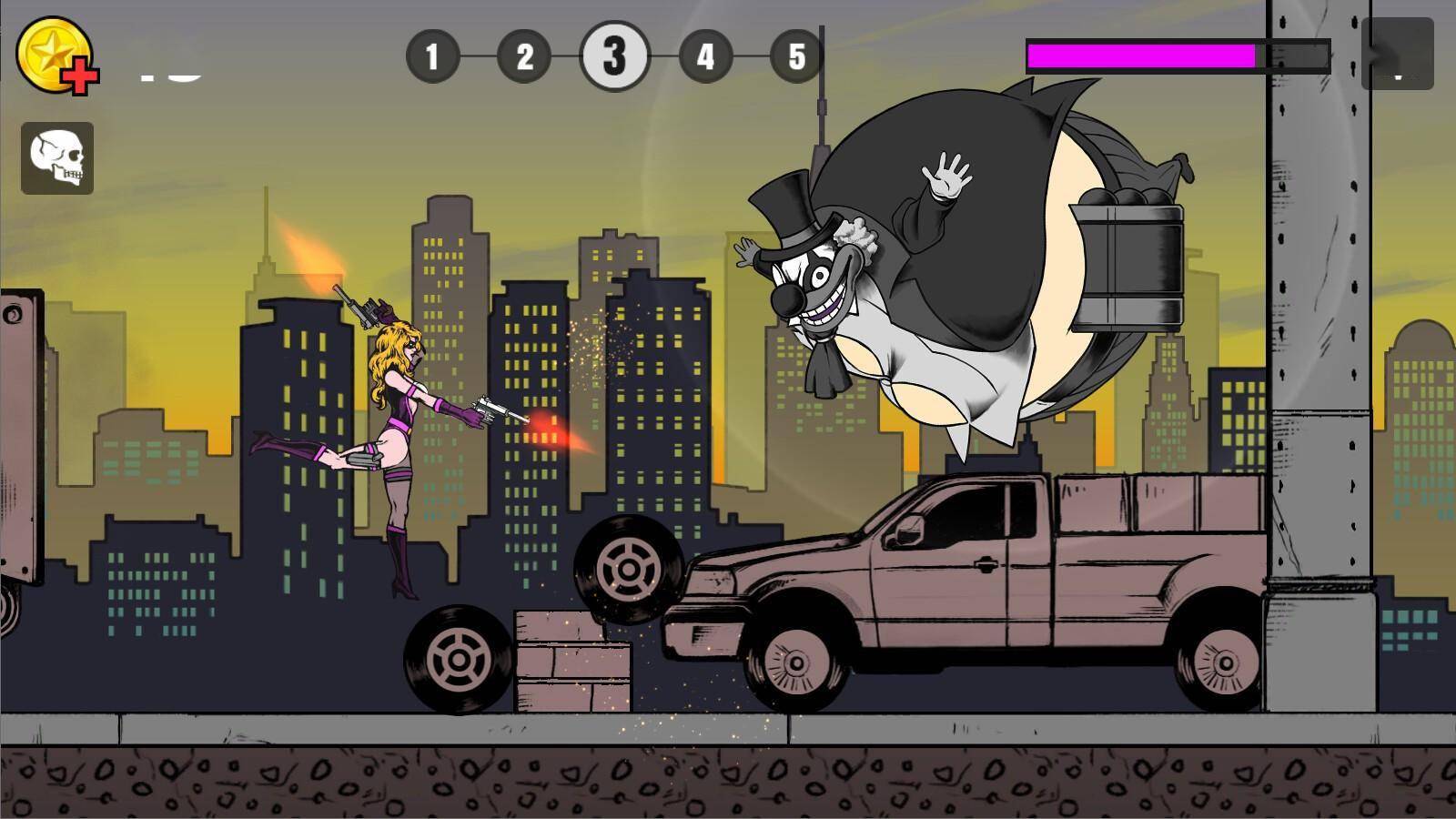Select stage 1 in the level tracker

click(432, 56)
